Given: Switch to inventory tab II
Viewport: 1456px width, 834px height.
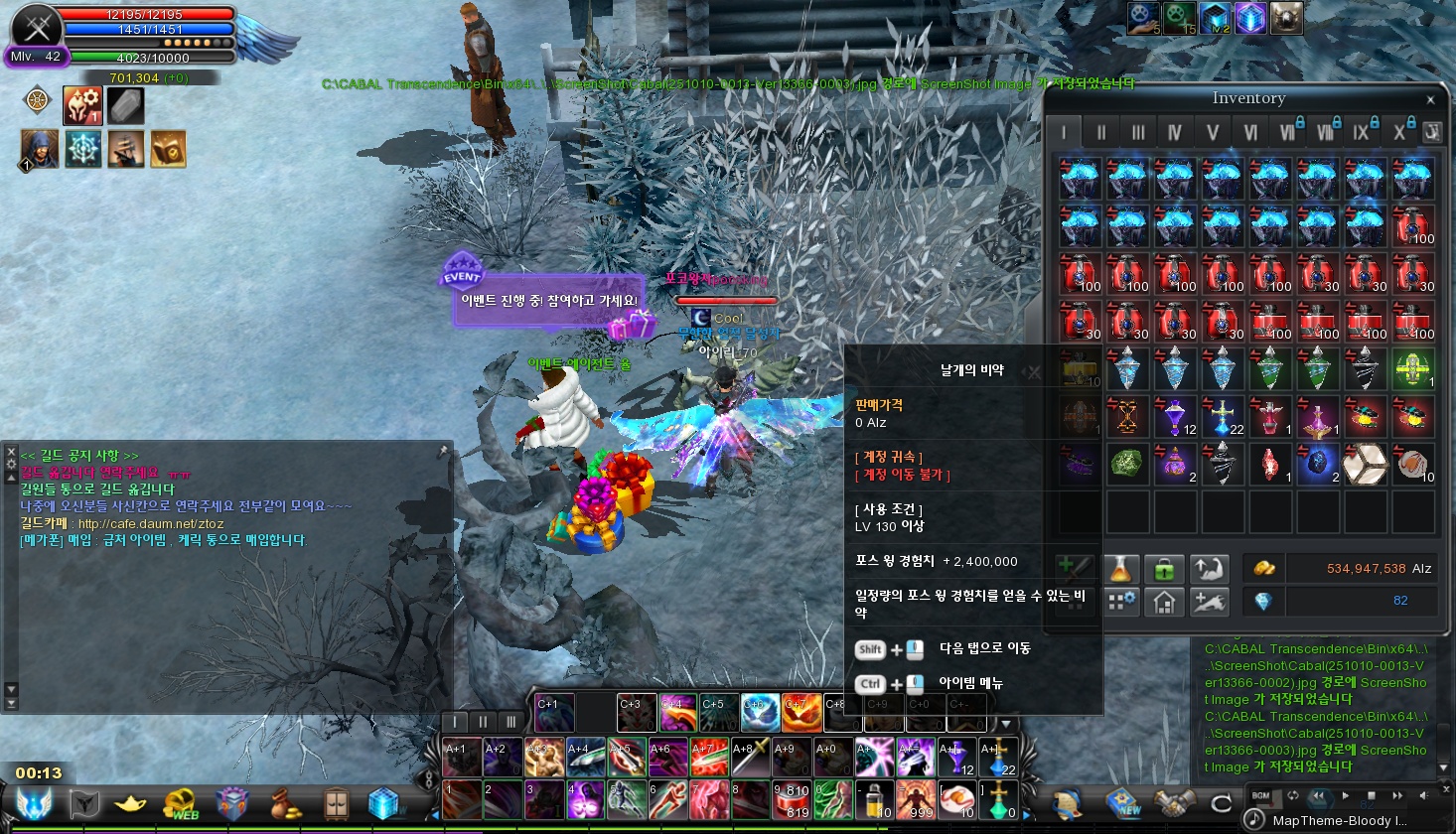Looking at the screenshot, I should (x=1100, y=132).
